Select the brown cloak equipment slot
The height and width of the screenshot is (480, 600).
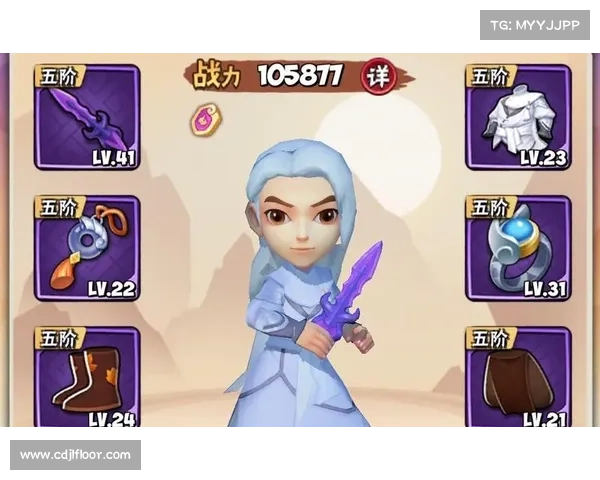(518, 380)
